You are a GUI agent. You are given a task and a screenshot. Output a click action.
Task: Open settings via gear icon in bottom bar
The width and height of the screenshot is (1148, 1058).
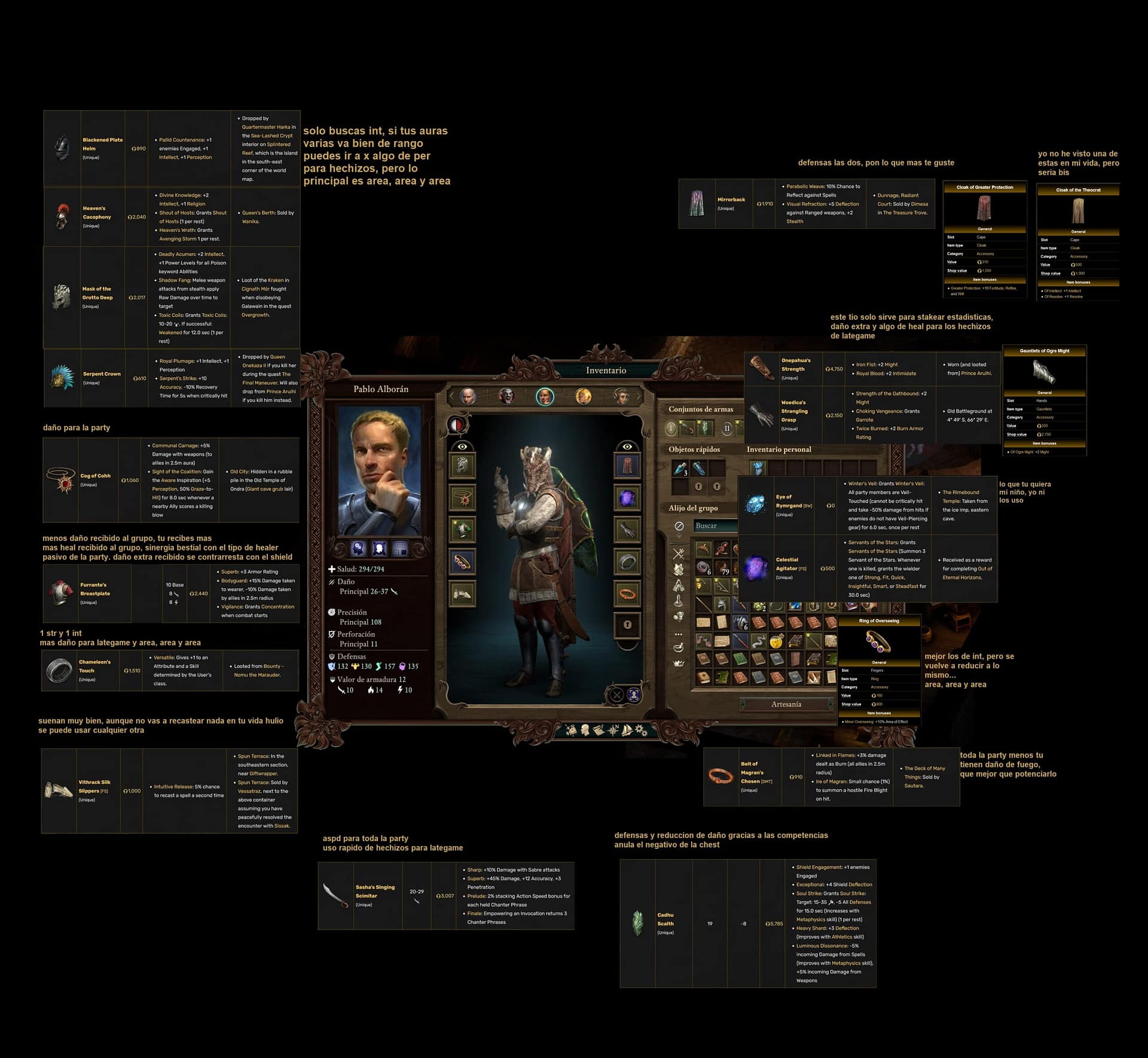coord(642,730)
